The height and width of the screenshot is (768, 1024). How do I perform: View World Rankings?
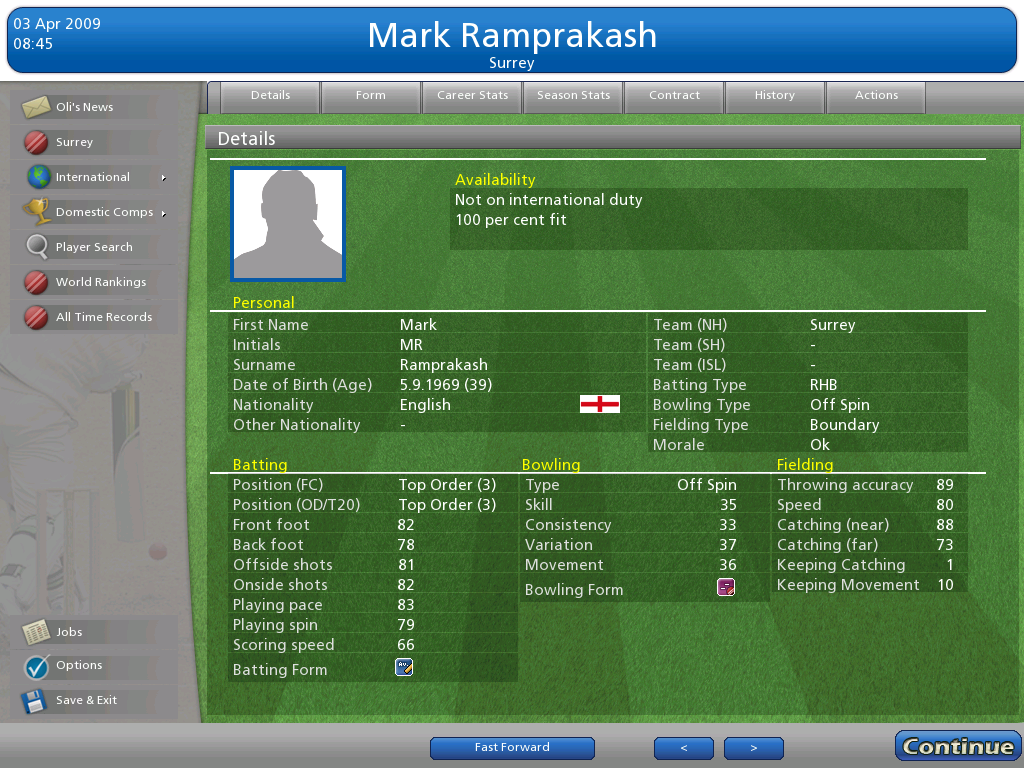click(x=100, y=282)
